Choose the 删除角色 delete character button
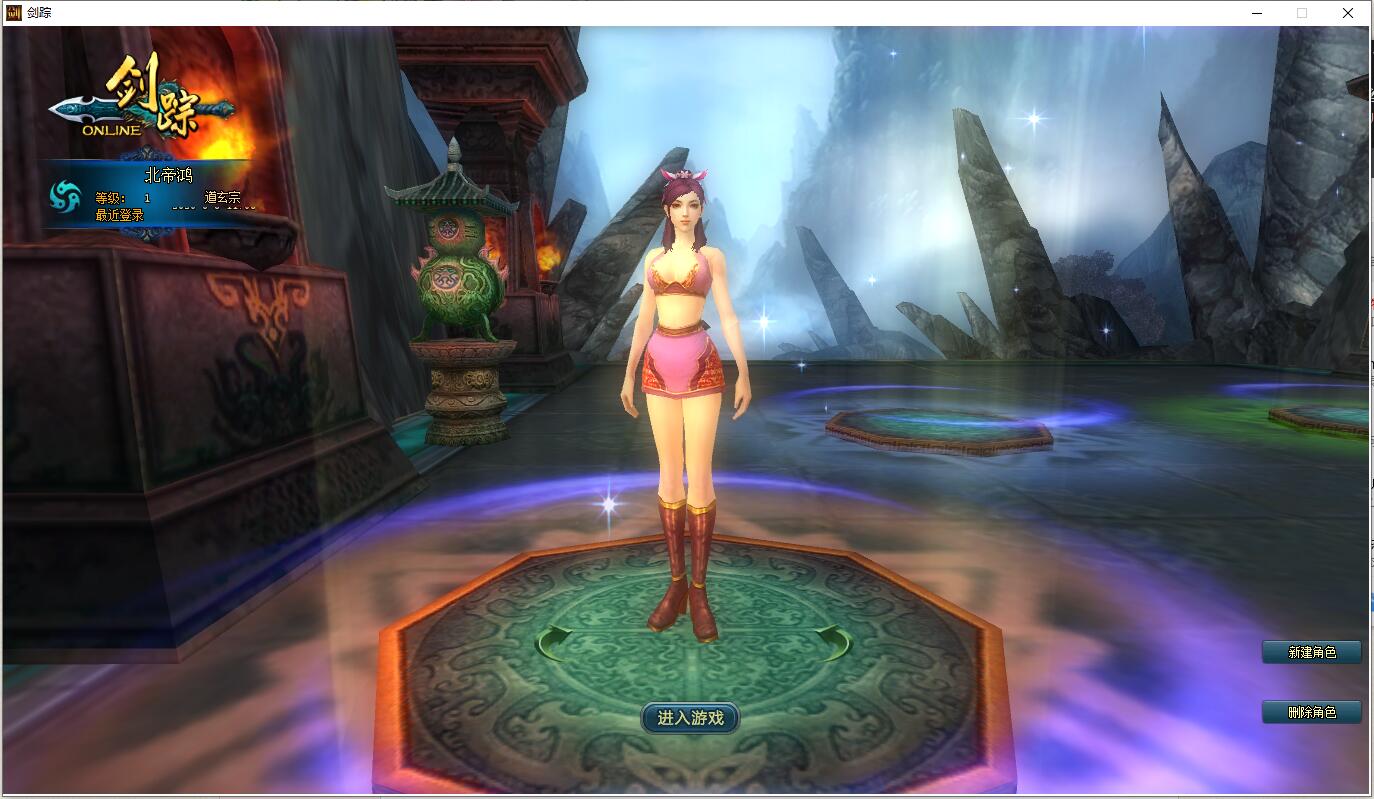This screenshot has width=1374, height=799. click(x=1312, y=712)
